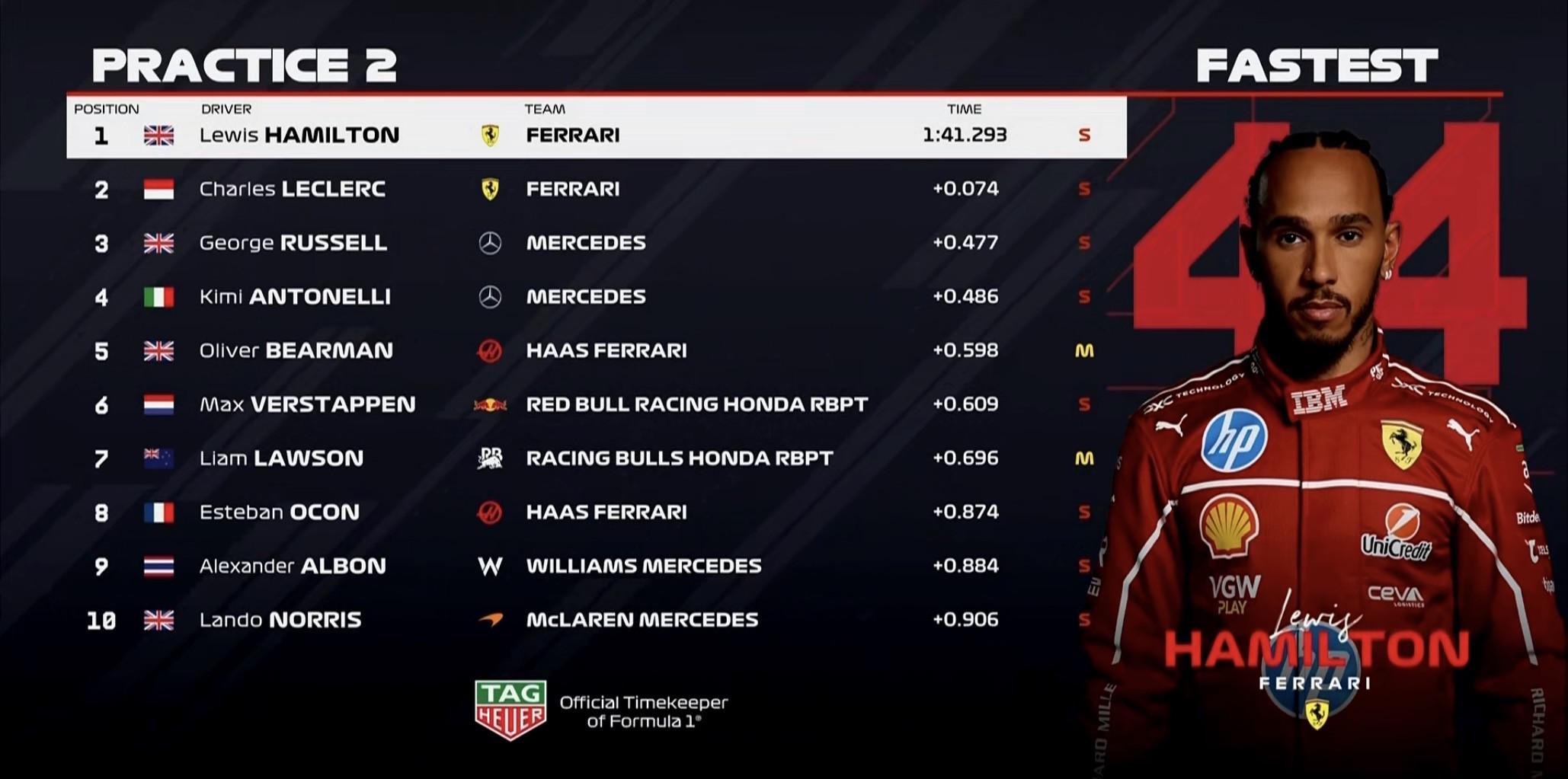Viewport: 1568px width, 779px height.
Task: Select Max Verstappen's row
Action: click(x=307, y=404)
